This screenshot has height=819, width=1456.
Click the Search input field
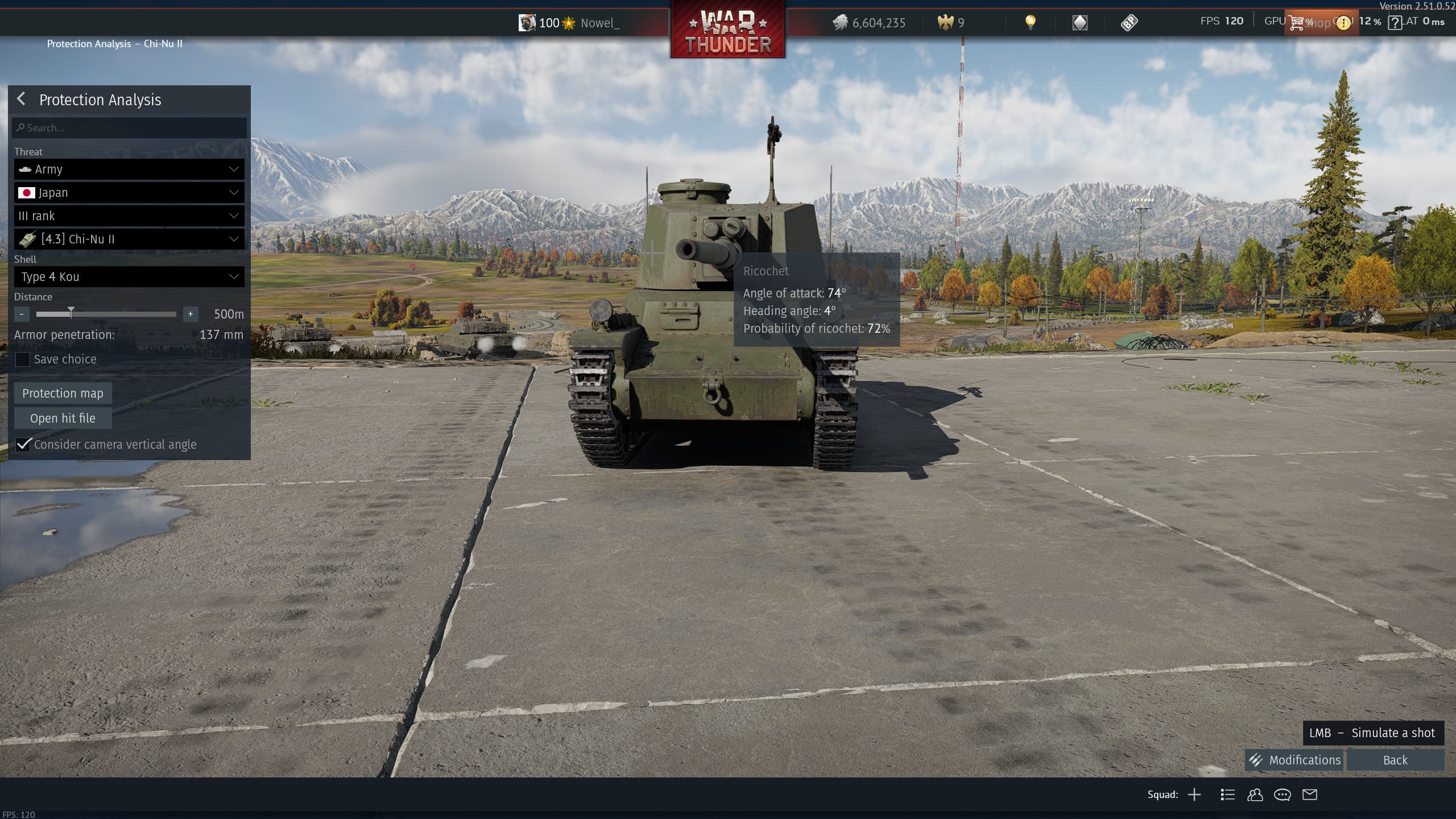click(x=129, y=128)
